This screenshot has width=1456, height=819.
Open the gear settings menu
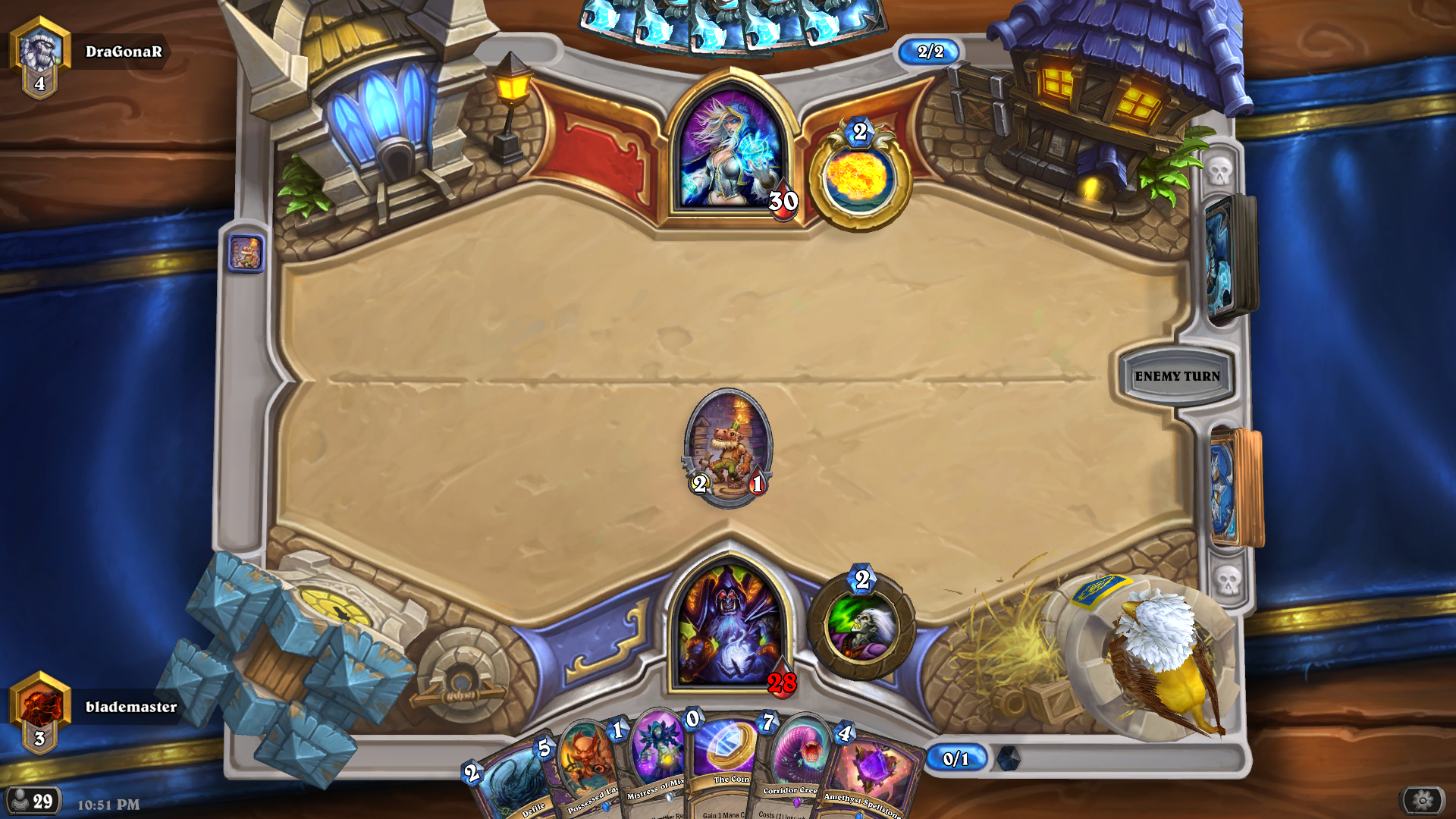(x=1422, y=800)
